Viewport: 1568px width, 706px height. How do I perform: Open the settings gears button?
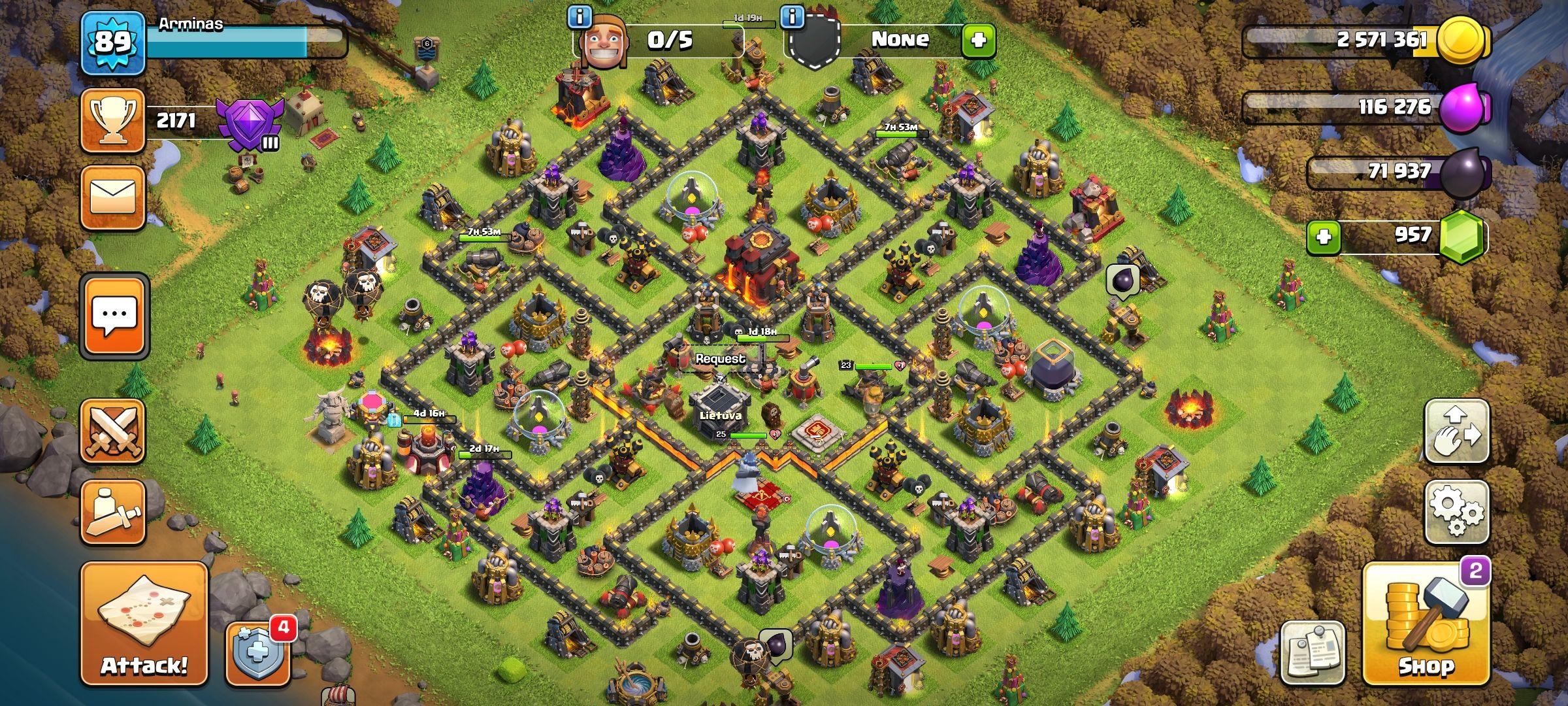1456,512
